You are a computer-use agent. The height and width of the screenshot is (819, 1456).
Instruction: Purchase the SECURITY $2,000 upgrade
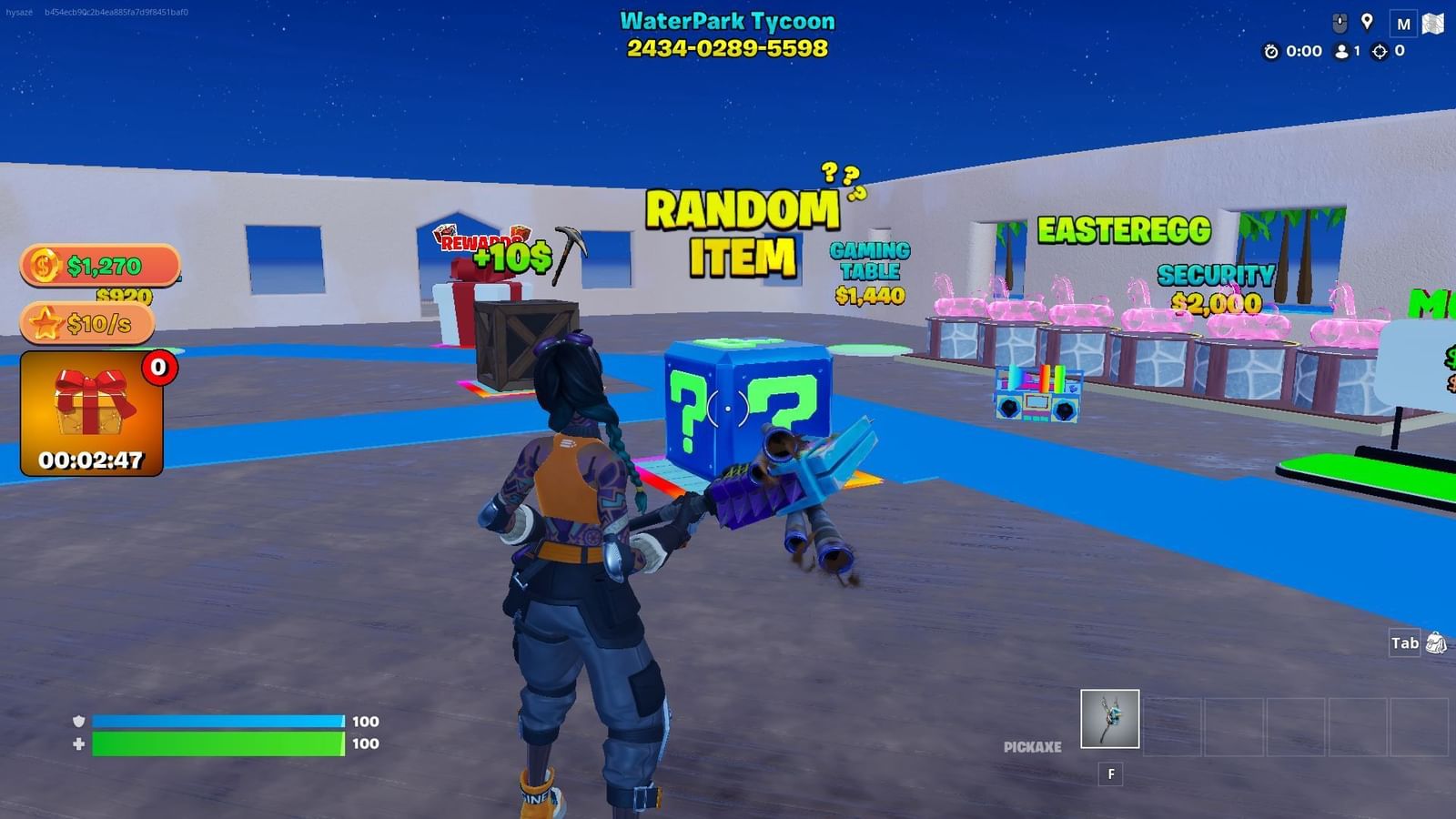point(1217,287)
